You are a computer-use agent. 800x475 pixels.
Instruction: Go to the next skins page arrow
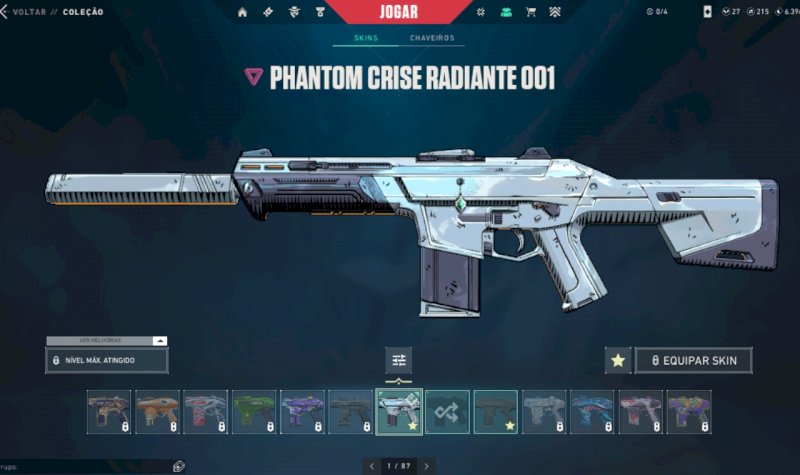[427, 466]
